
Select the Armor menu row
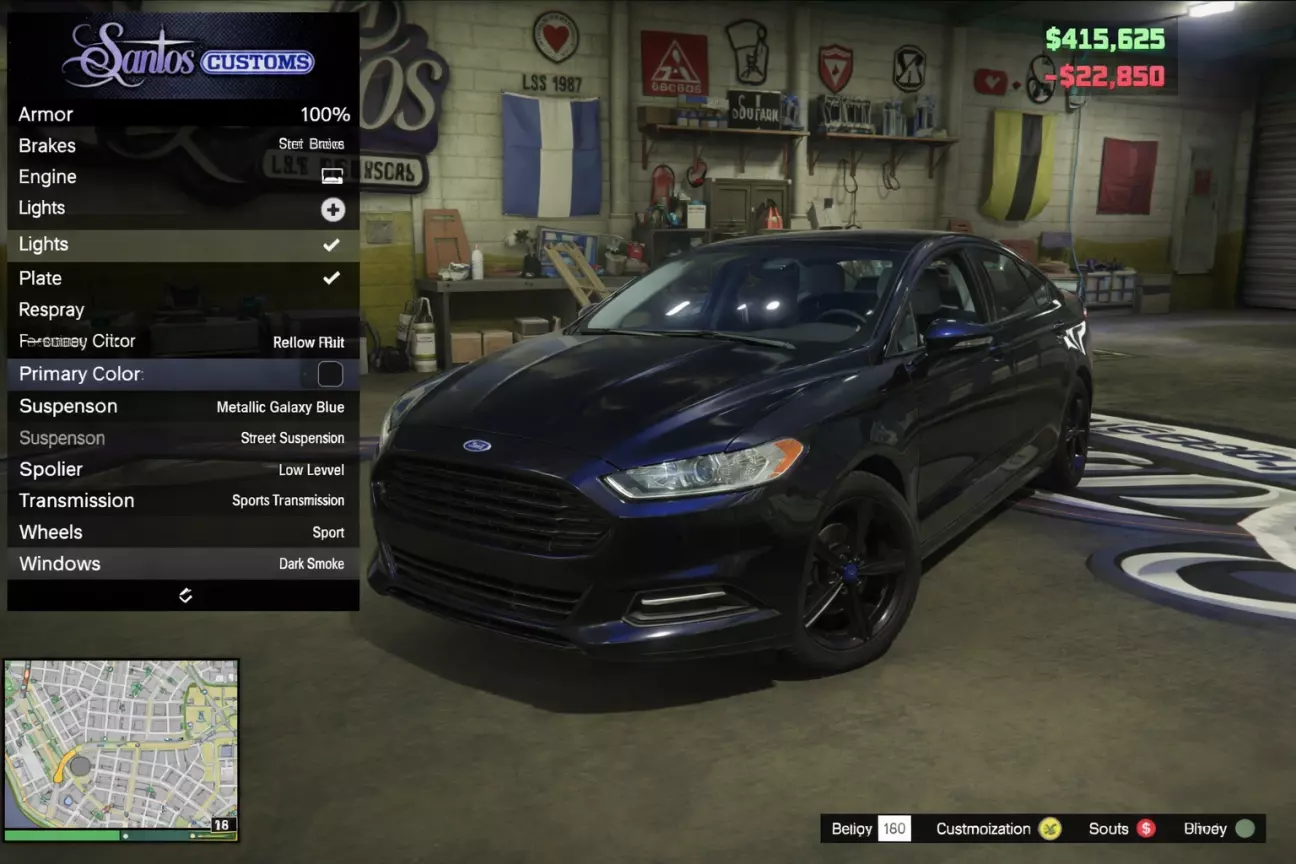pyautogui.click(x=183, y=114)
